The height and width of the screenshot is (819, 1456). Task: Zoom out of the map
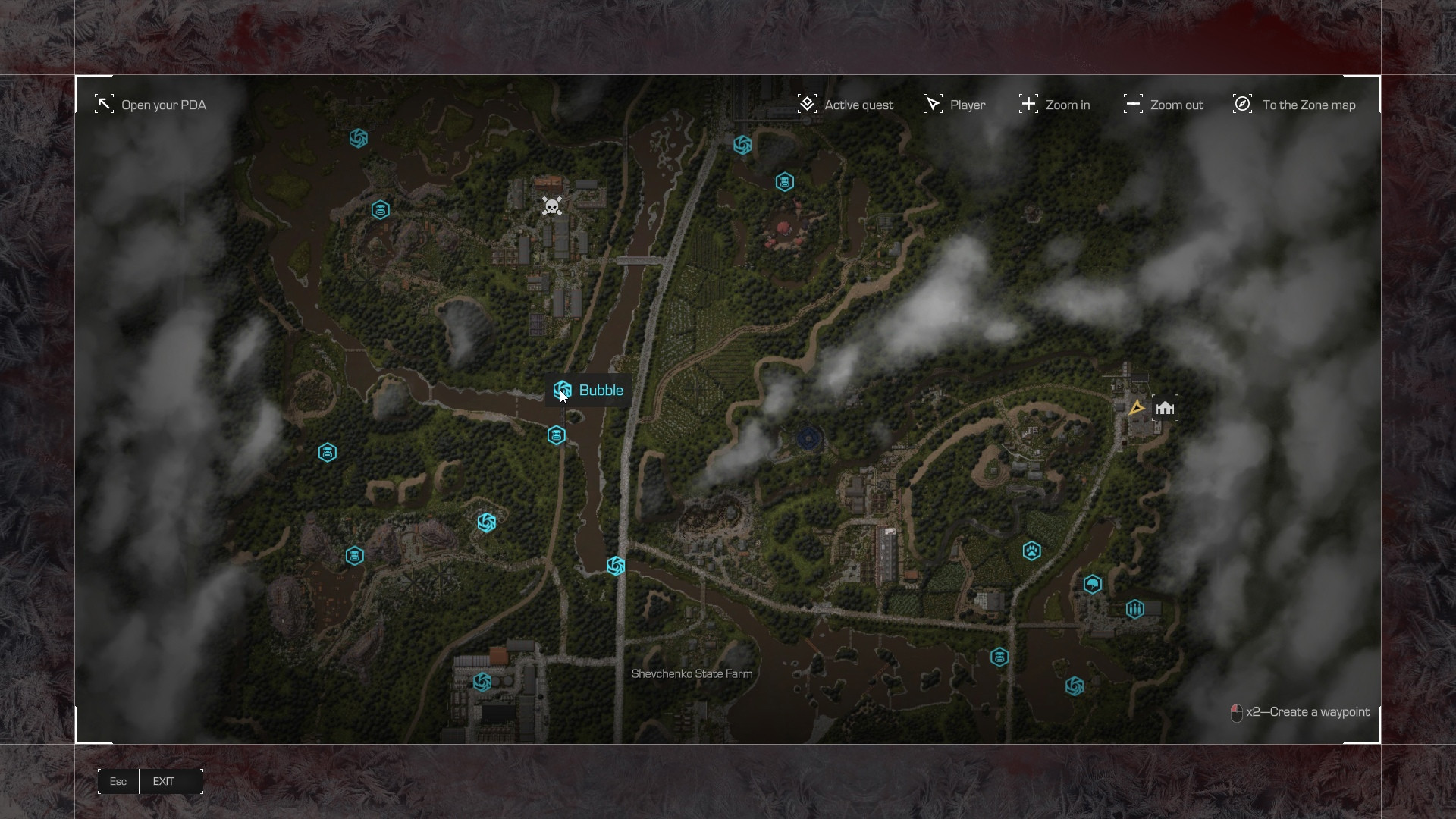[1163, 105]
